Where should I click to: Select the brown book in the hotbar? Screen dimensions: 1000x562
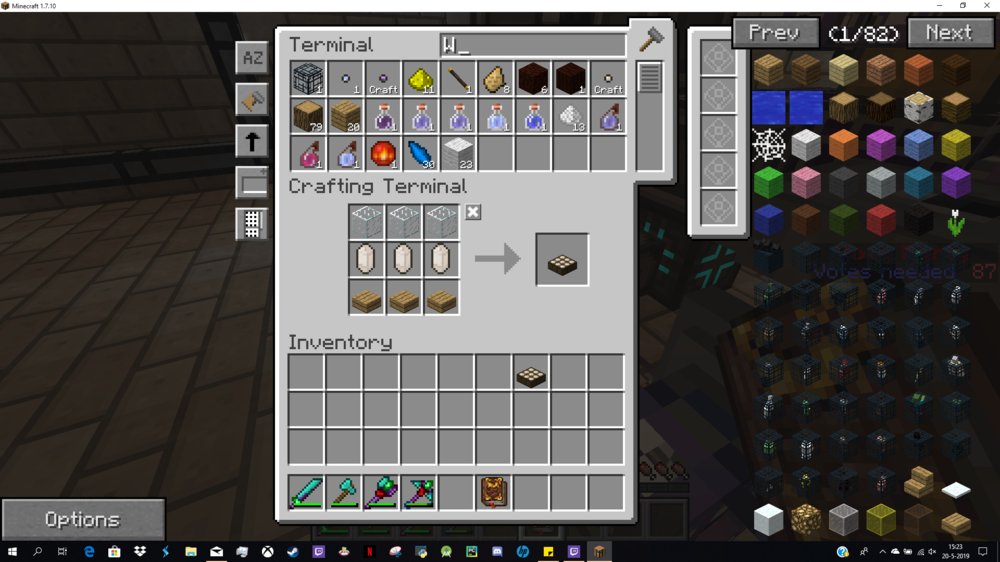pos(494,493)
